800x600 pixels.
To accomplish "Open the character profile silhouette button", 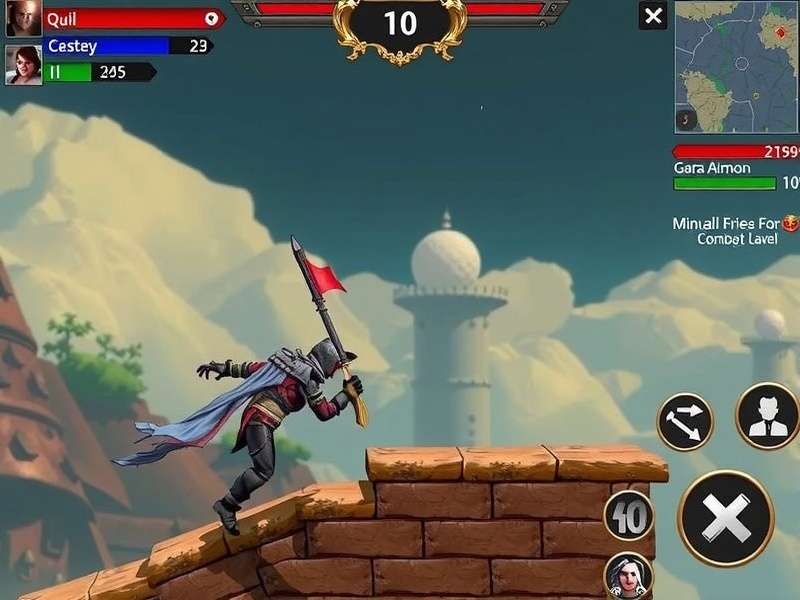I will click(x=767, y=416).
